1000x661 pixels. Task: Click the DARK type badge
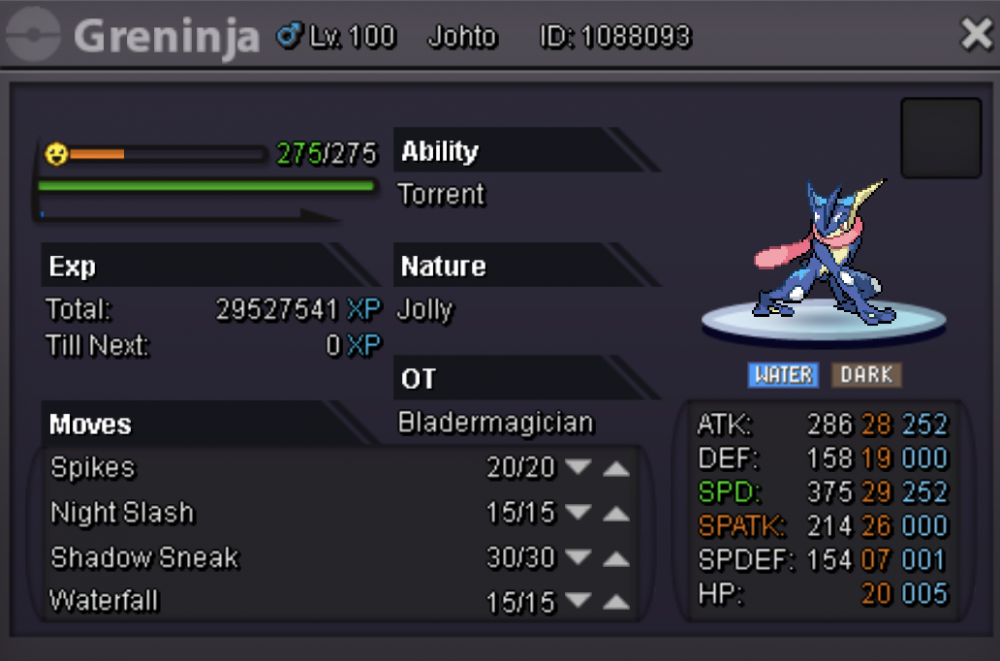(x=866, y=375)
